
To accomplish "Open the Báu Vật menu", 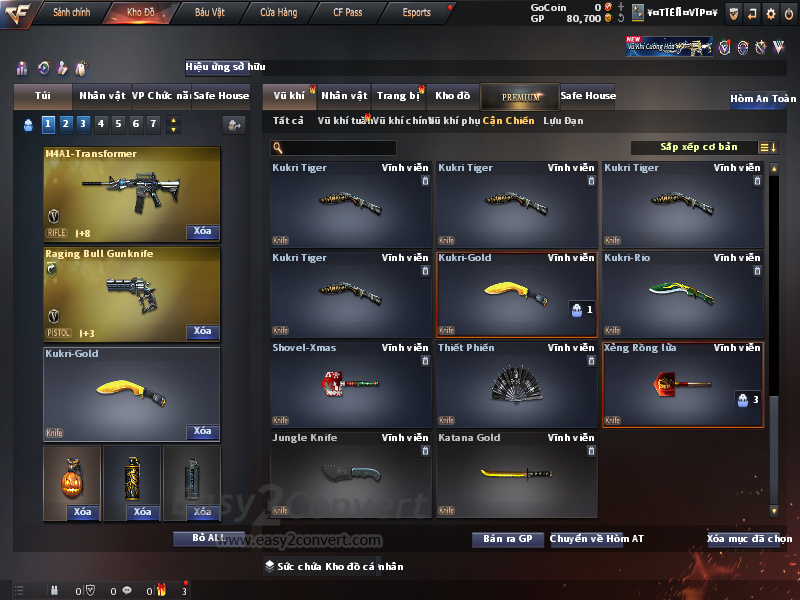I will 210,13.
